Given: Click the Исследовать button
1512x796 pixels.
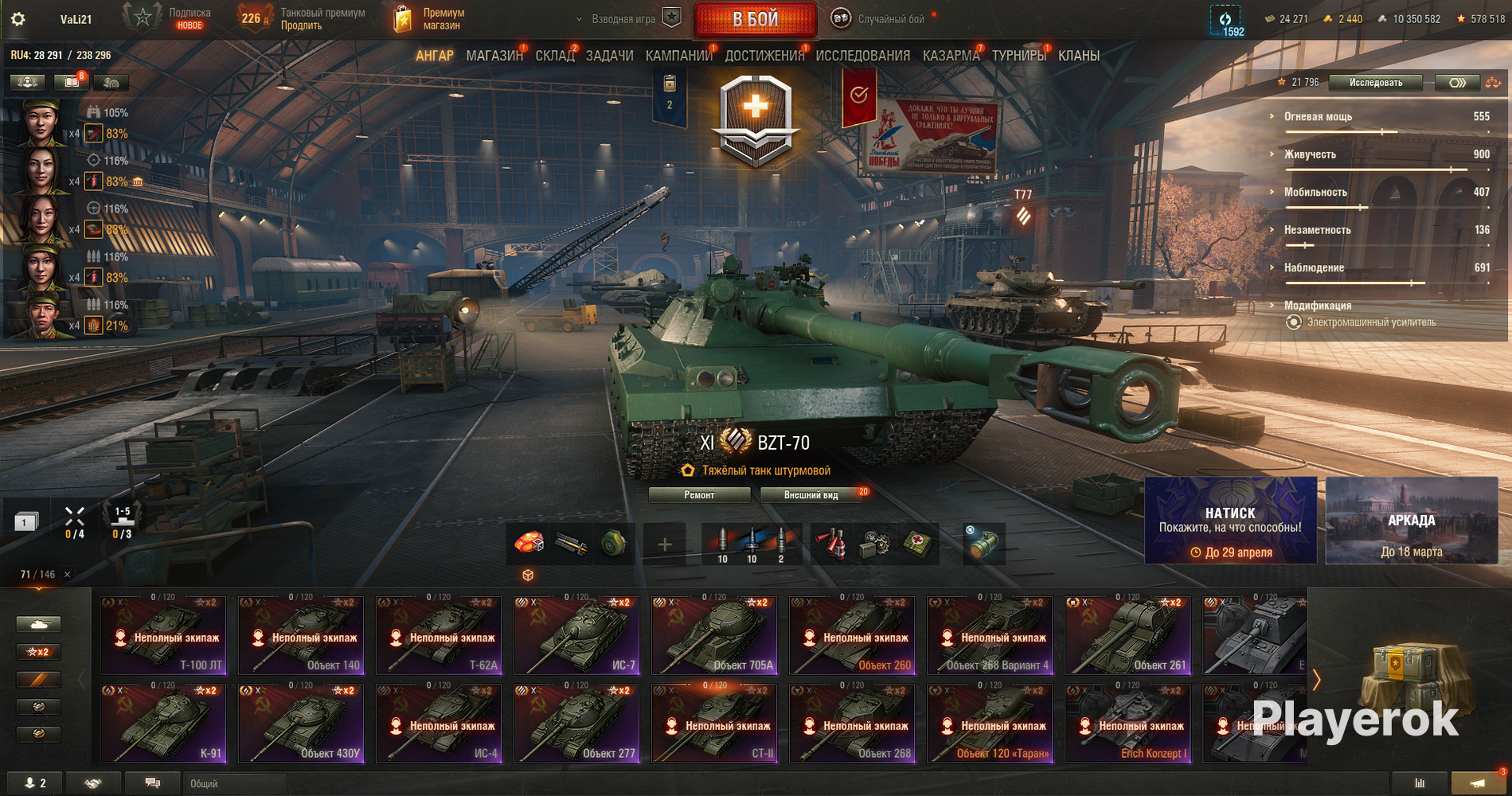Looking at the screenshot, I should tap(1375, 83).
